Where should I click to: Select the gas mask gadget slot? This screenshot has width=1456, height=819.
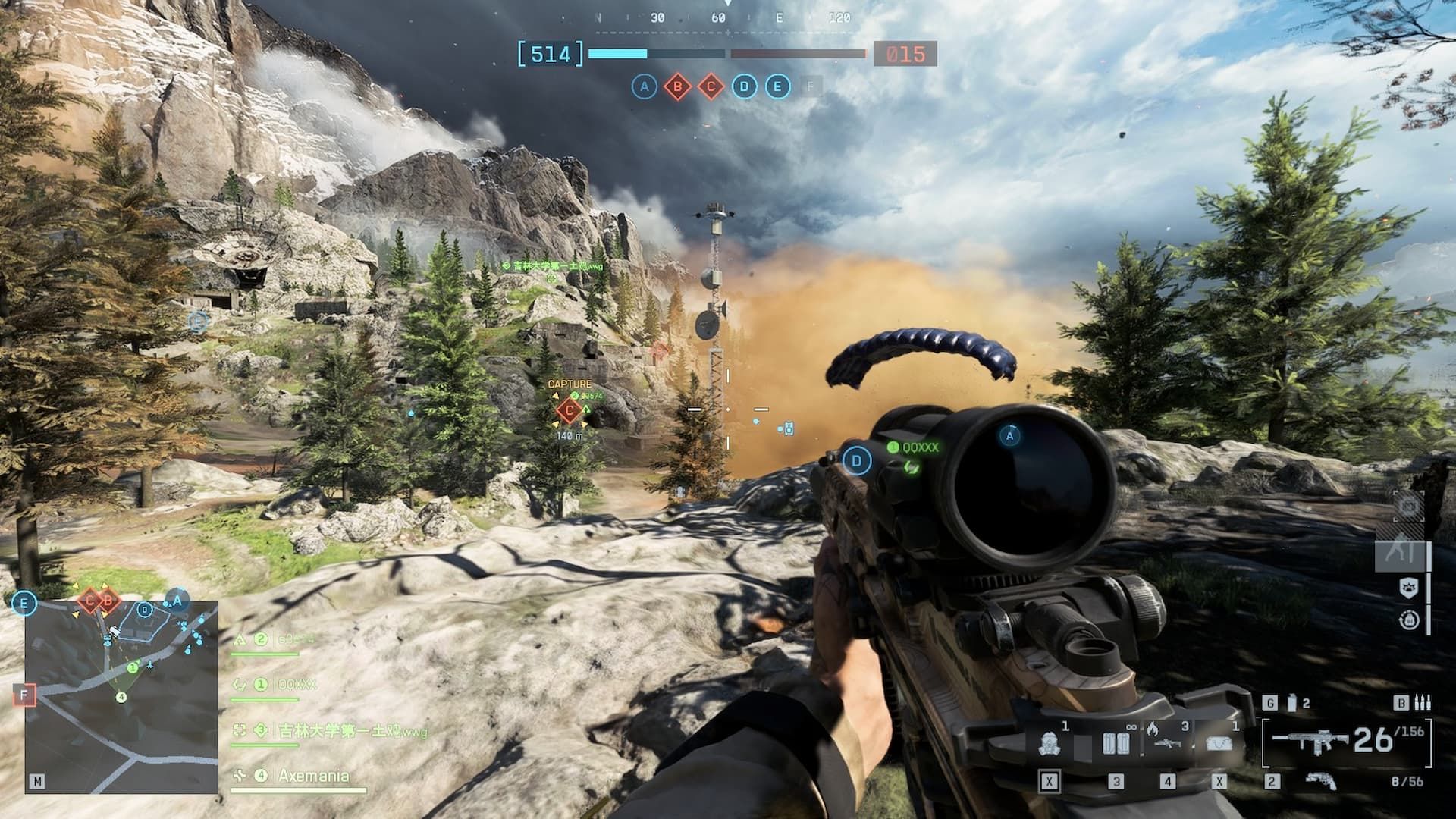pyautogui.click(x=1050, y=742)
